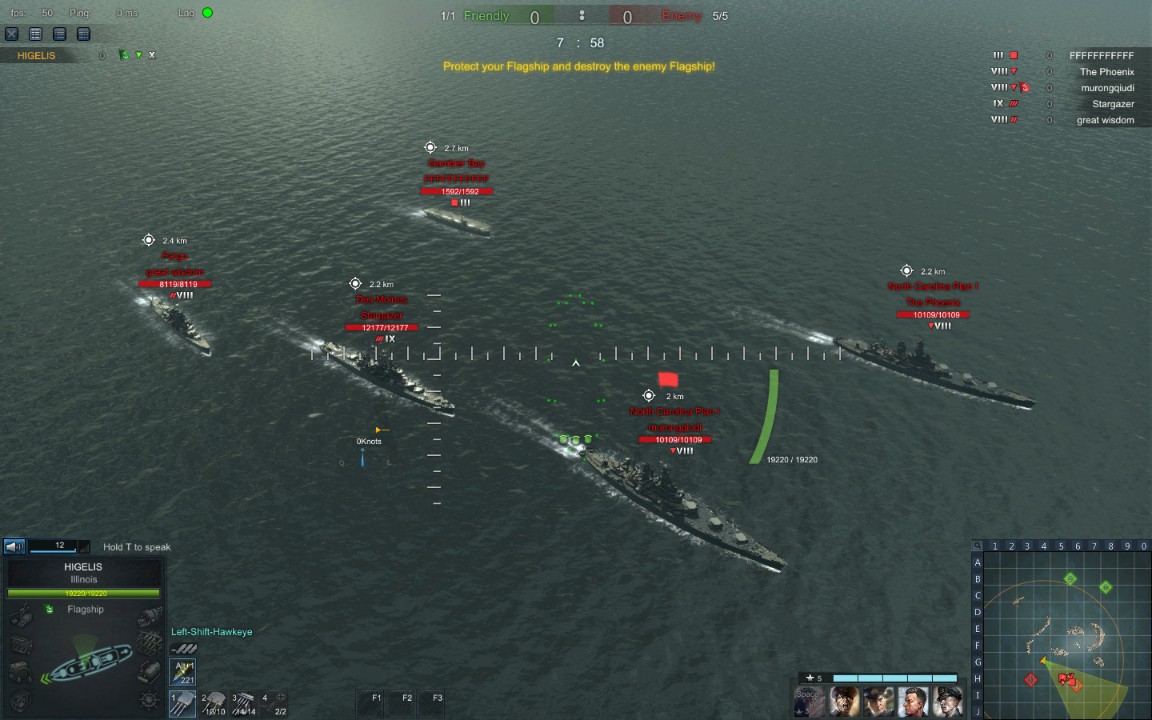Select weapon slot 2 with 10/10 ammo
This screenshot has width=1152, height=720.
(x=214, y=704)
